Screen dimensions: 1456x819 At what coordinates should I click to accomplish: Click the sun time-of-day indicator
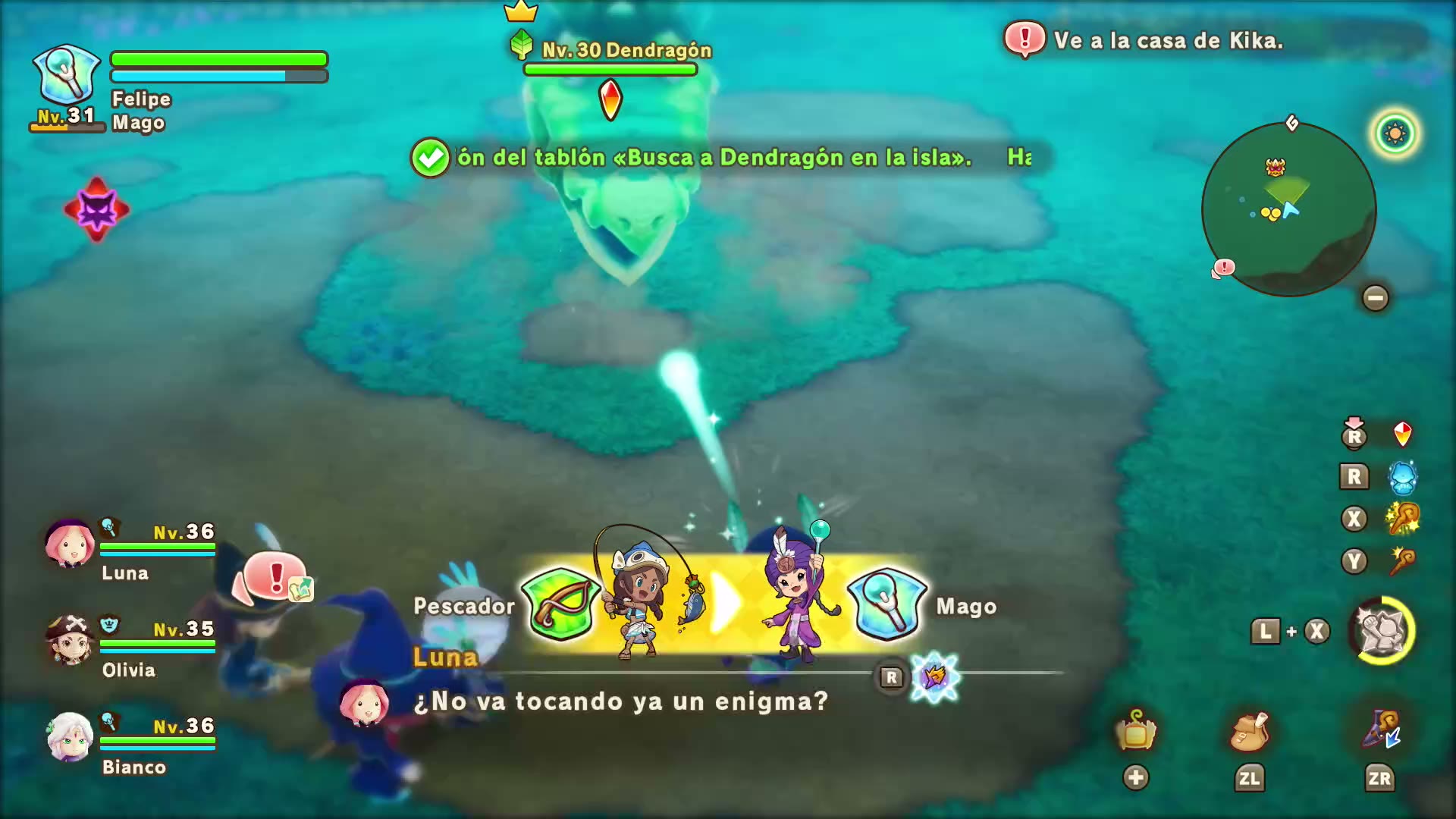(x=1395, y=134)
